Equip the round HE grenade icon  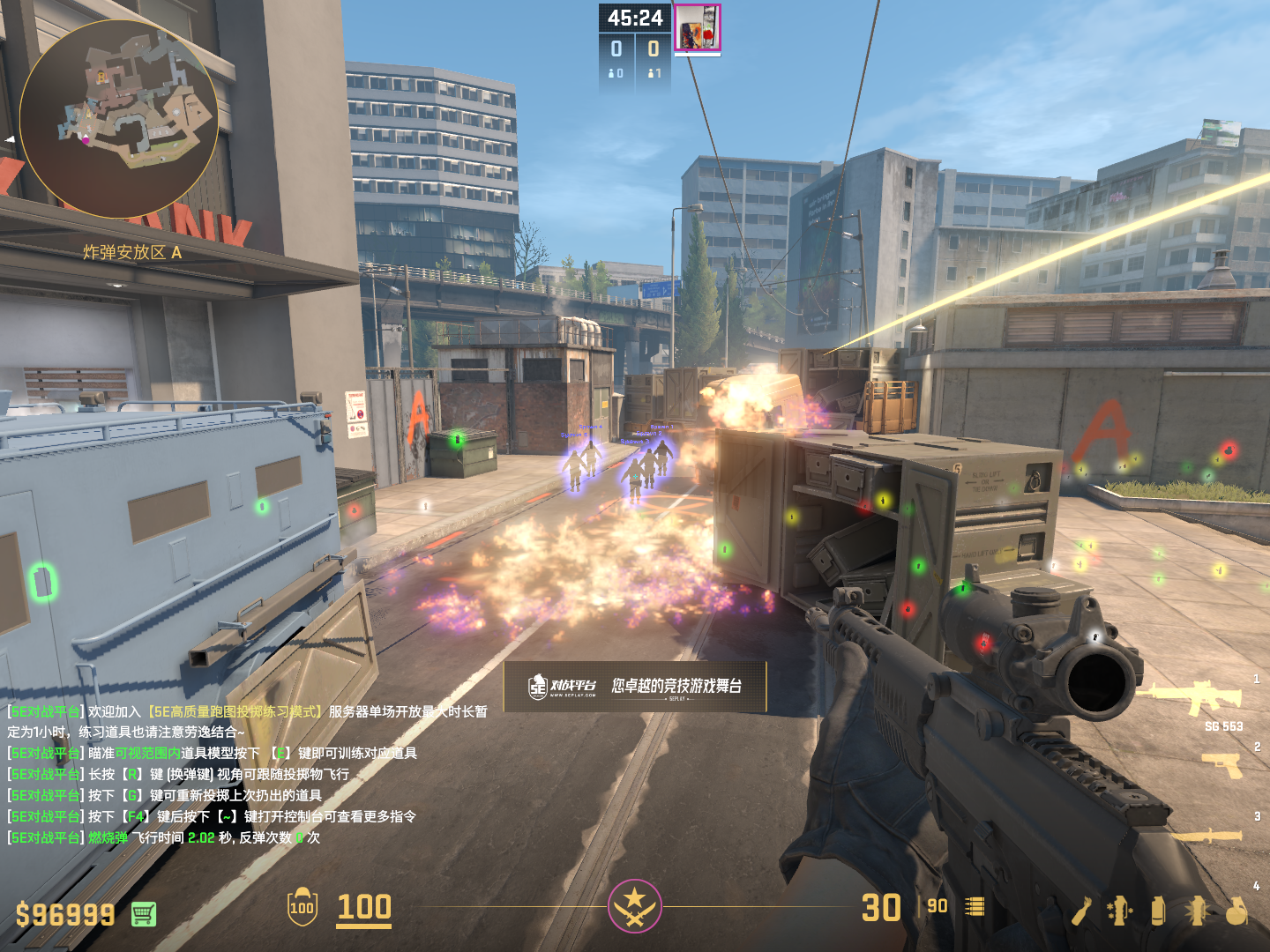[x=1236, y=911]
